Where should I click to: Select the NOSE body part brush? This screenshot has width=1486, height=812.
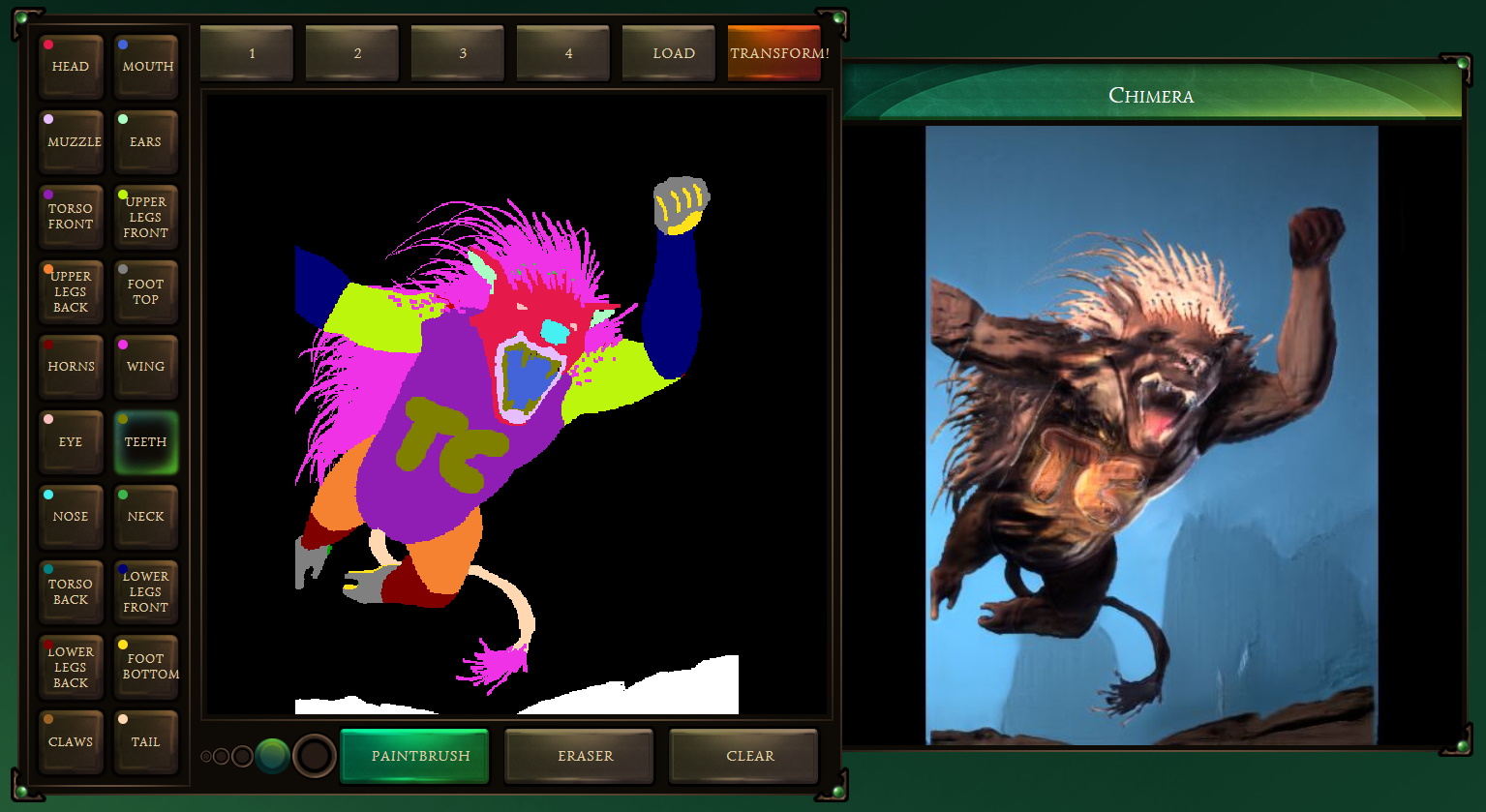coord(71,516)
